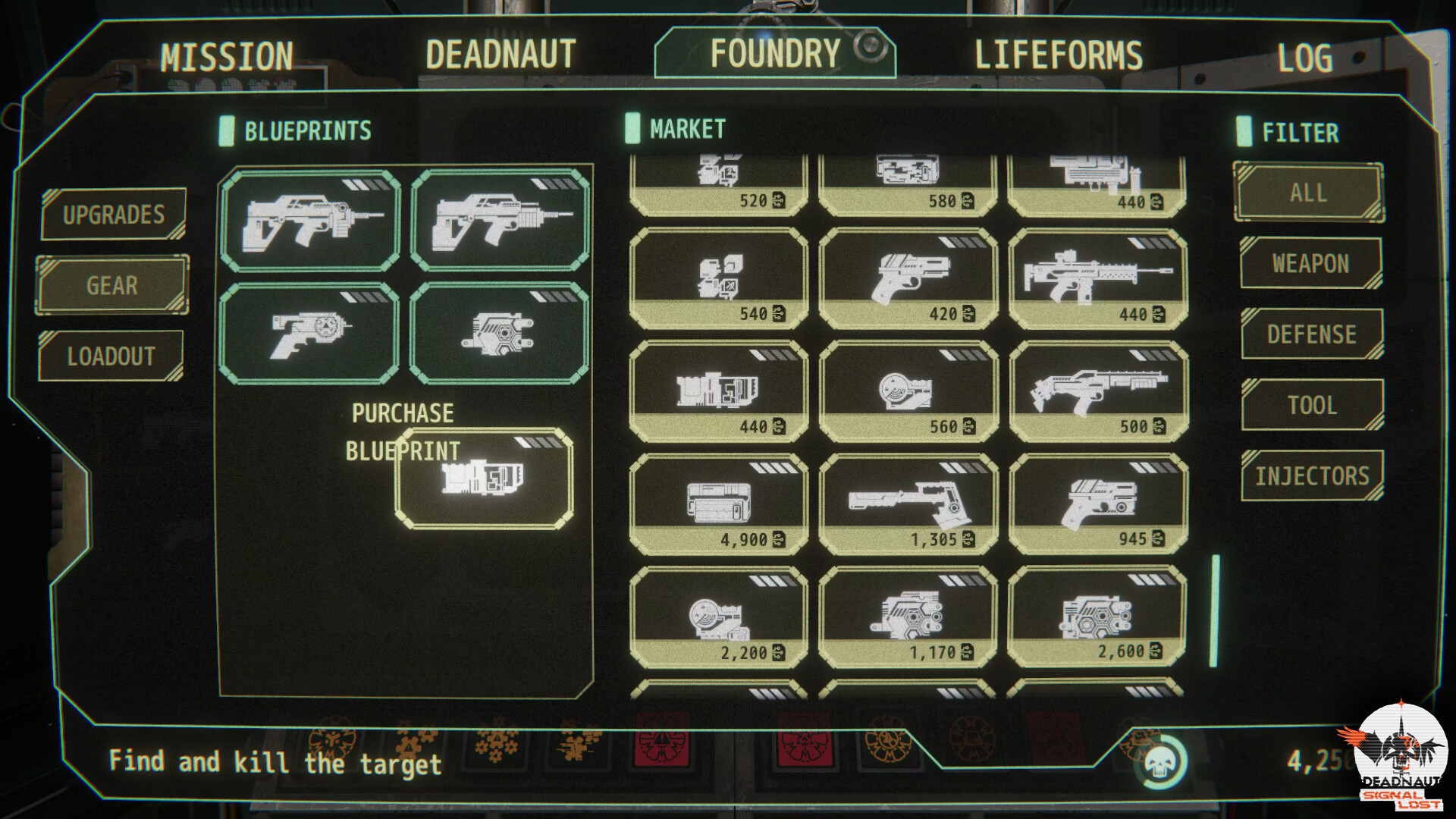Enable the WEAPON filter
This screenshot has width=1456, height=819.
point(1310,264)
